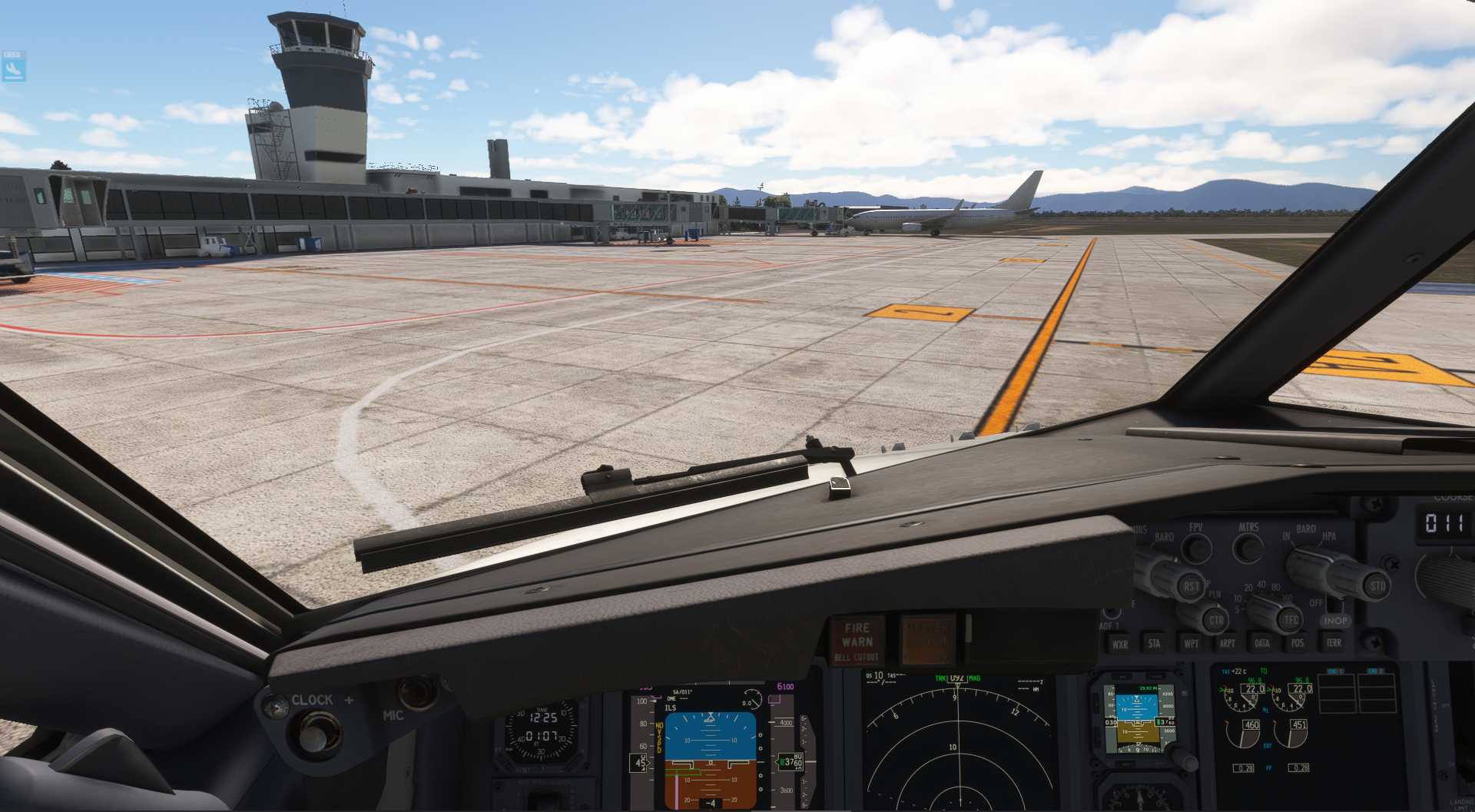Image resolution: width=1475 pixels, height=812 pixels.
Task: Click the STD barometer standard button
Action: (x=1377, y=586)
